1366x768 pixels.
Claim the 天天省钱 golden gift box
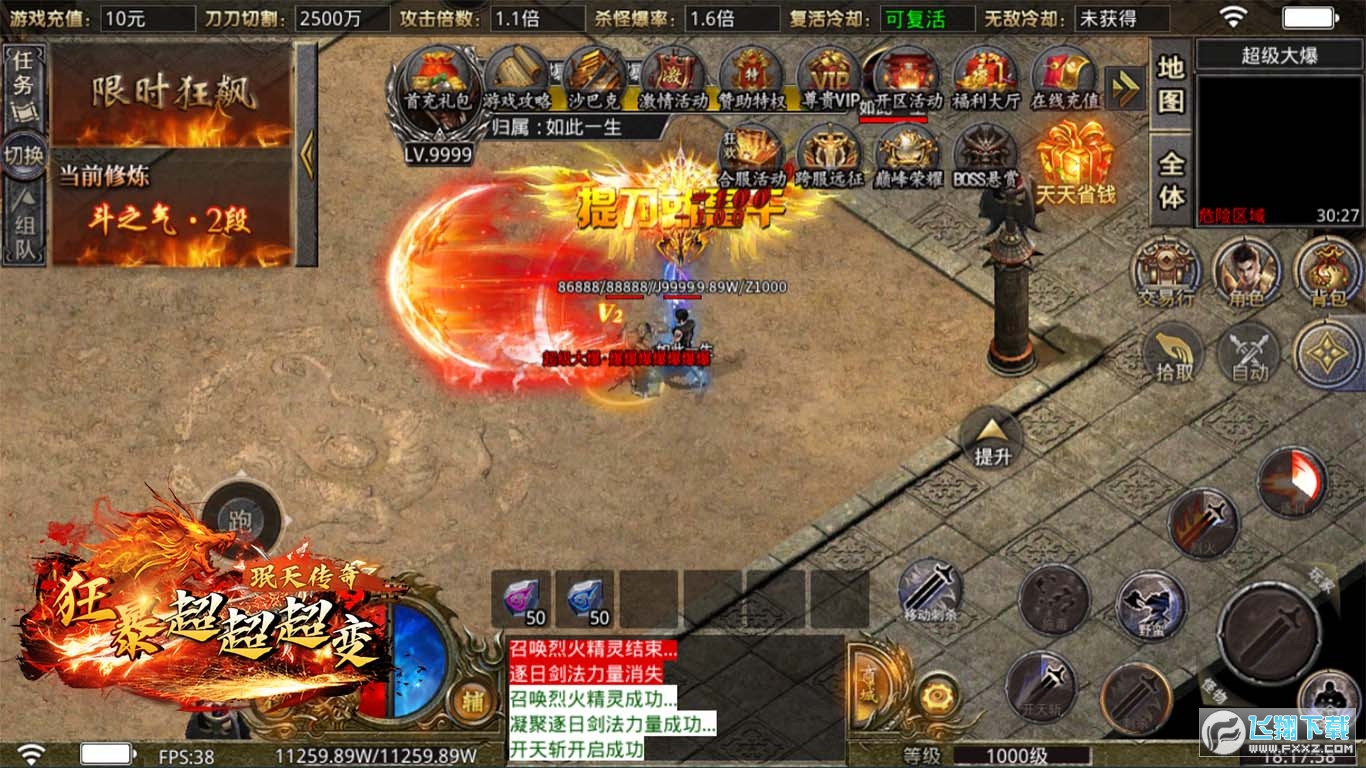(1075, 160)
